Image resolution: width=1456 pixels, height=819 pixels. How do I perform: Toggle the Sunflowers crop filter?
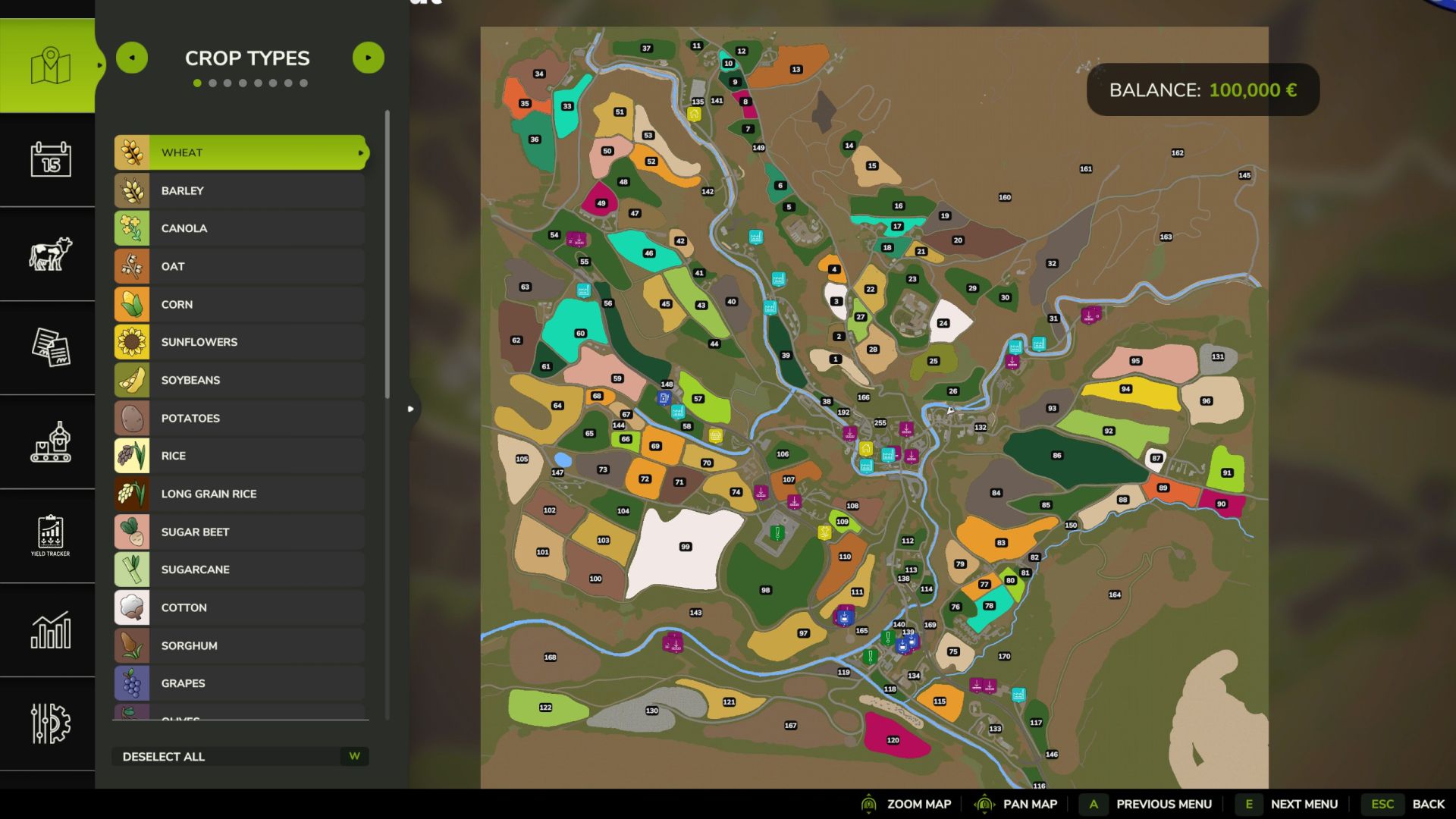click(x=240, y=342)
